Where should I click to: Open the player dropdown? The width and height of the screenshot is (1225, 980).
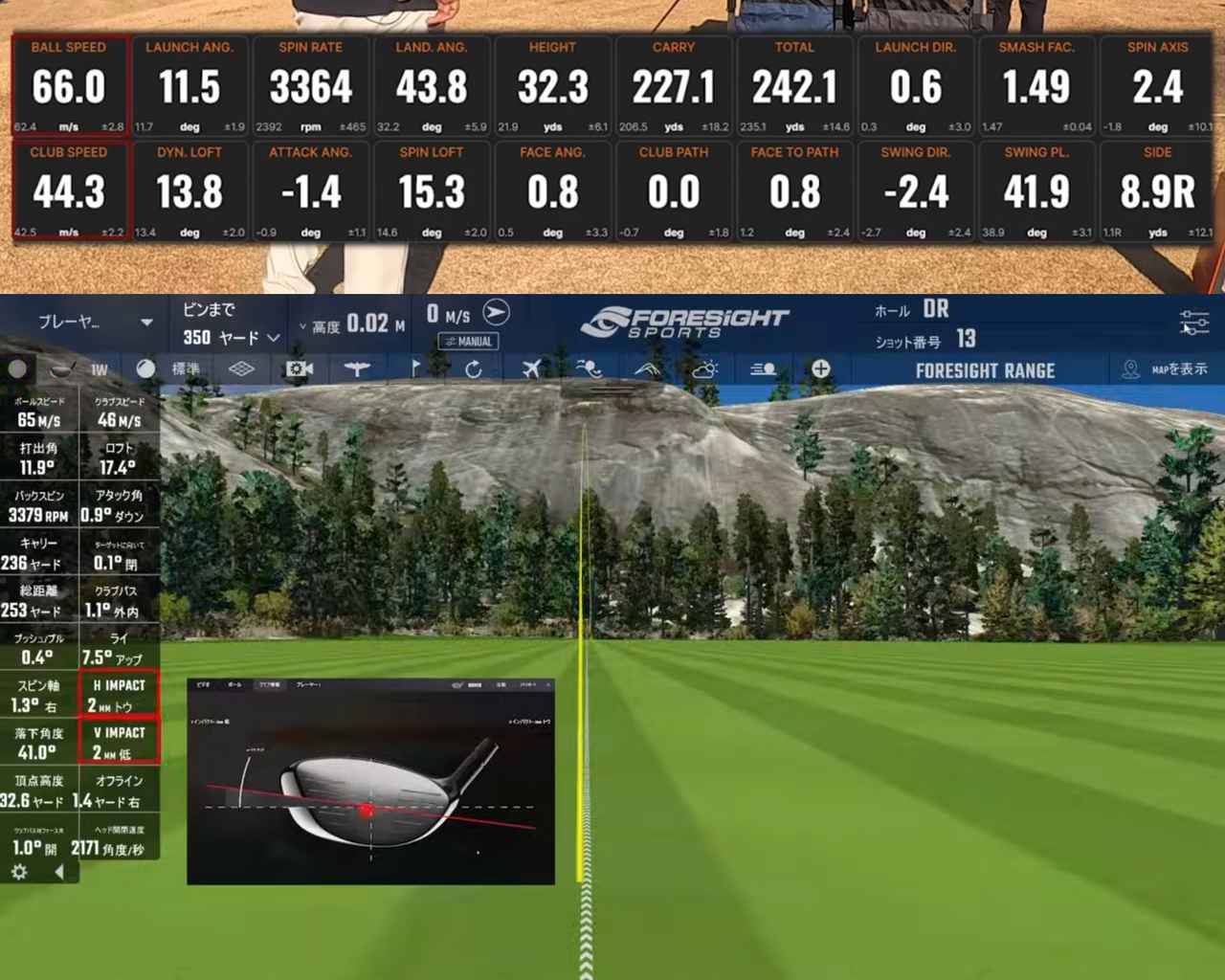click(x=94, y=323)
